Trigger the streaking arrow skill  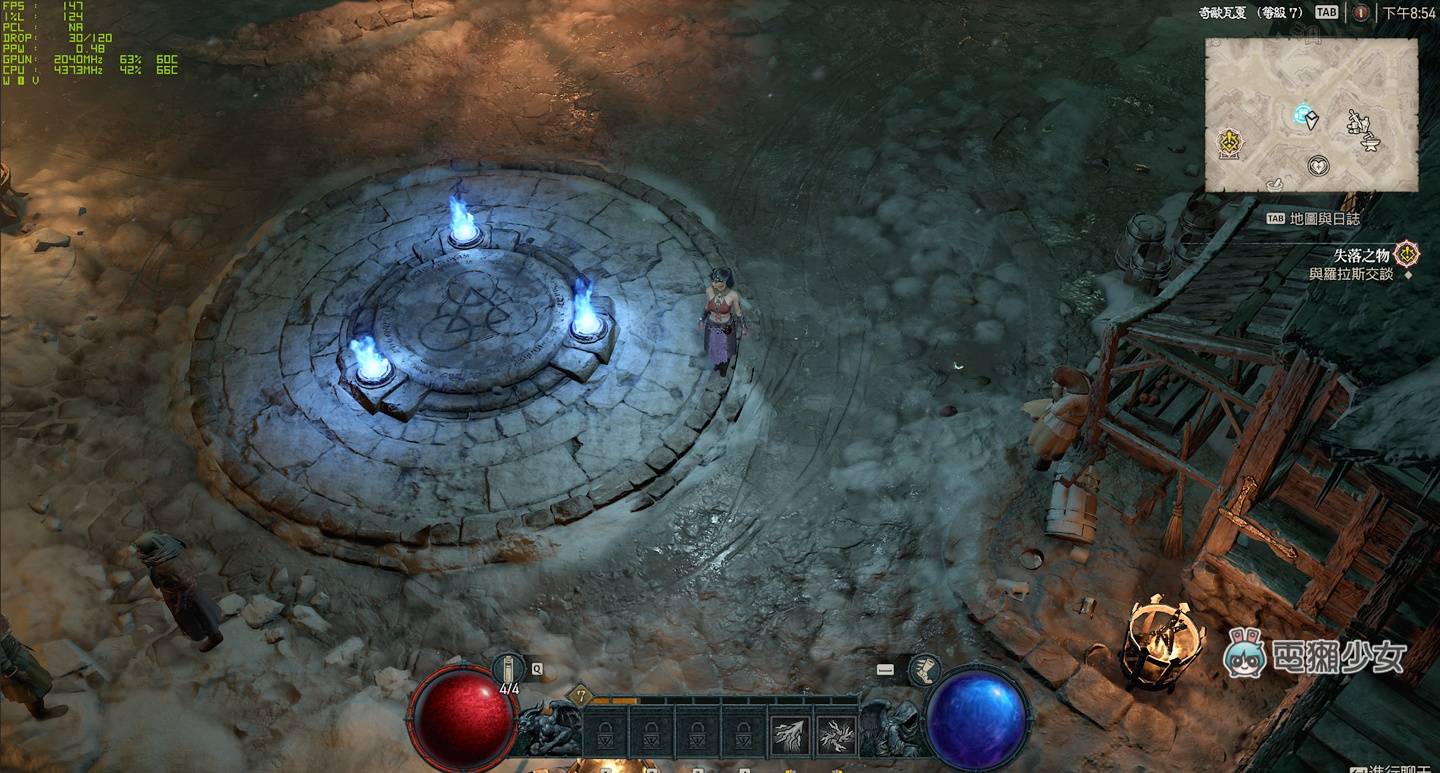pos(790,736)
